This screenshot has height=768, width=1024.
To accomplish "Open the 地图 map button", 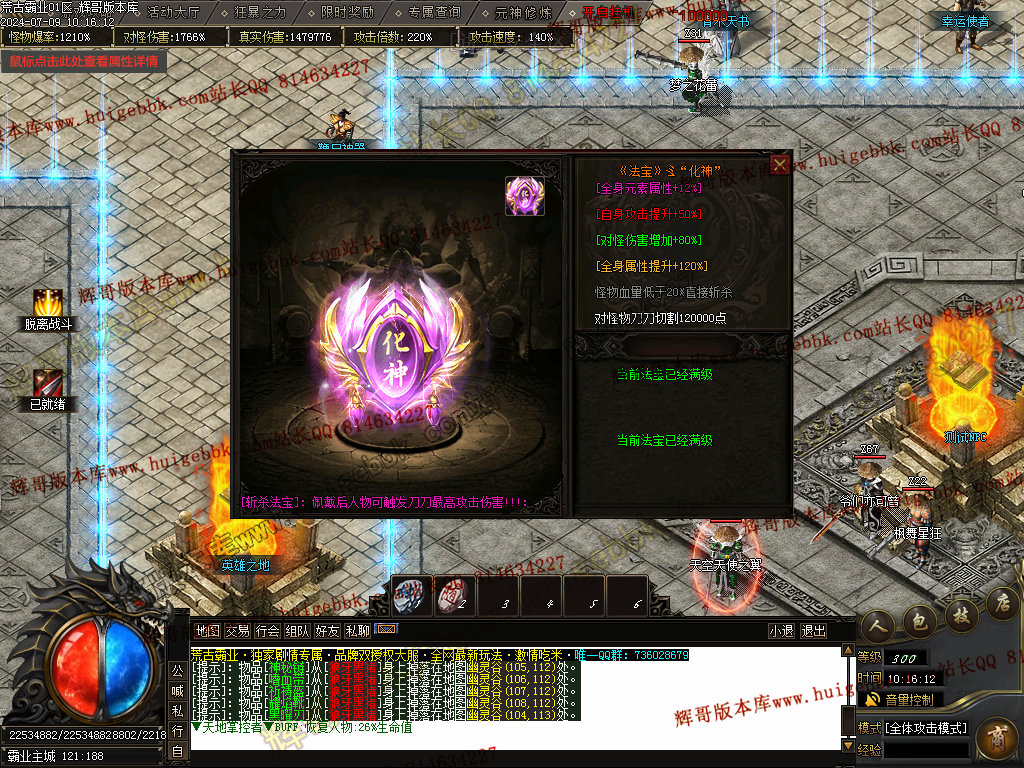I will (208, 631).
